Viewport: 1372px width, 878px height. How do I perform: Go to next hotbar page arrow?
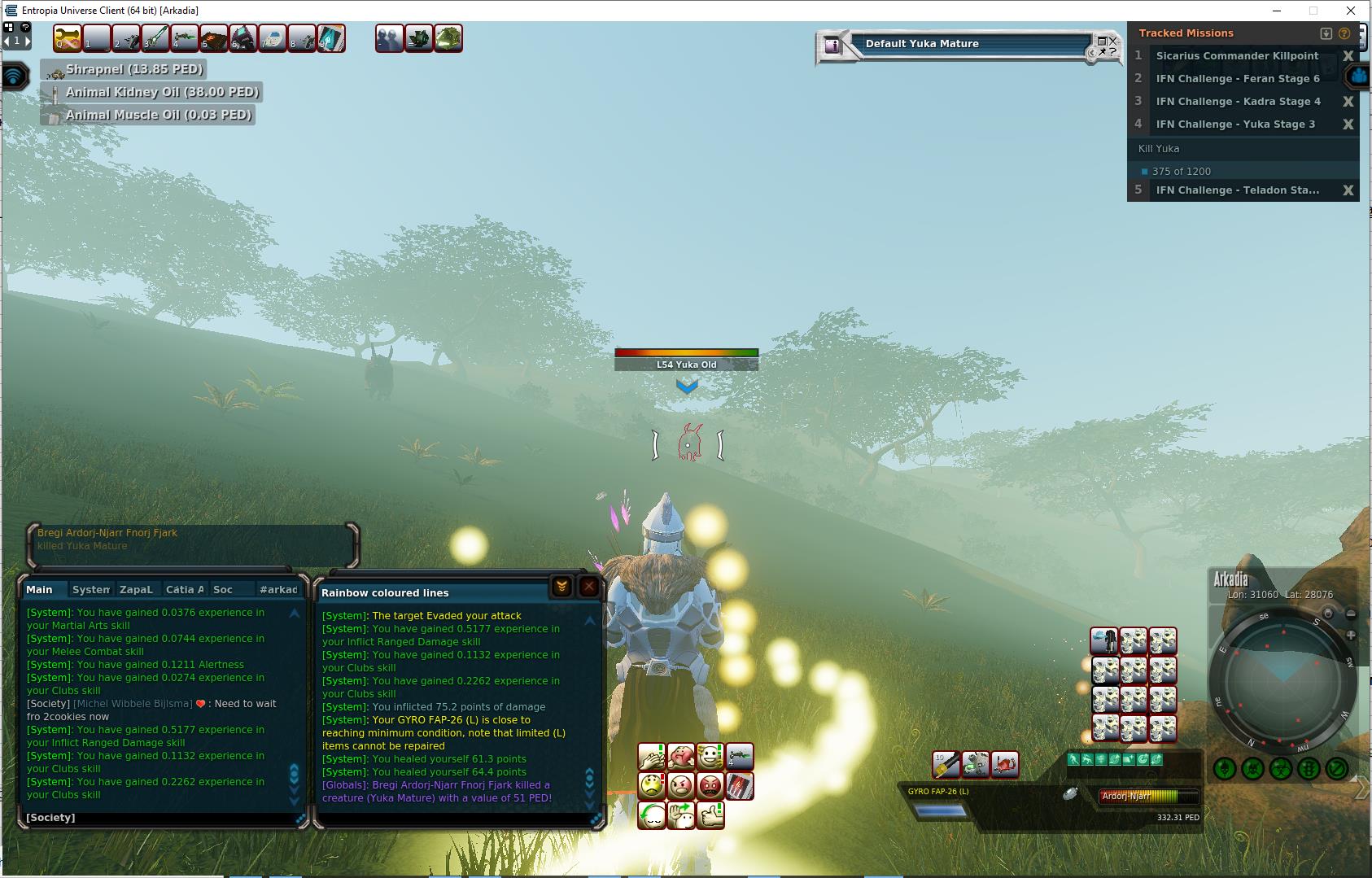pyautogui.click(x=27, y=40)
